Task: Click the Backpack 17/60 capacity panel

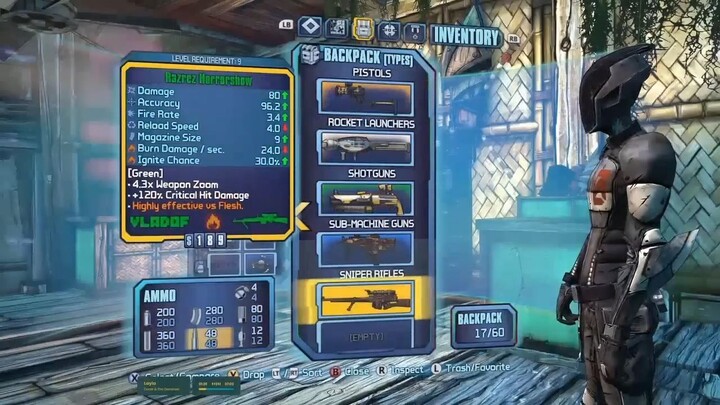Action: pyautogui.click(x=484, y=325)
